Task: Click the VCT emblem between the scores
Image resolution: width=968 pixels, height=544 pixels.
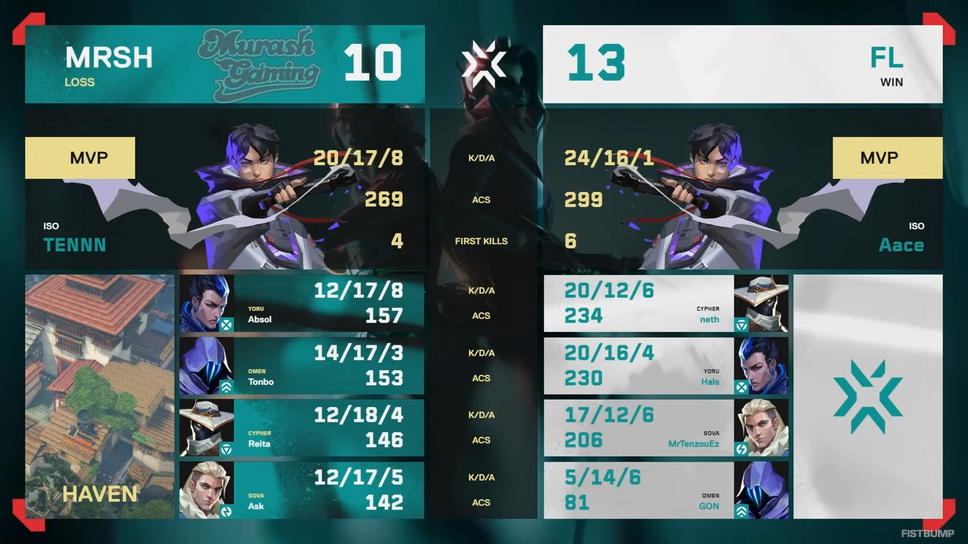Action: tap(484, 64)
